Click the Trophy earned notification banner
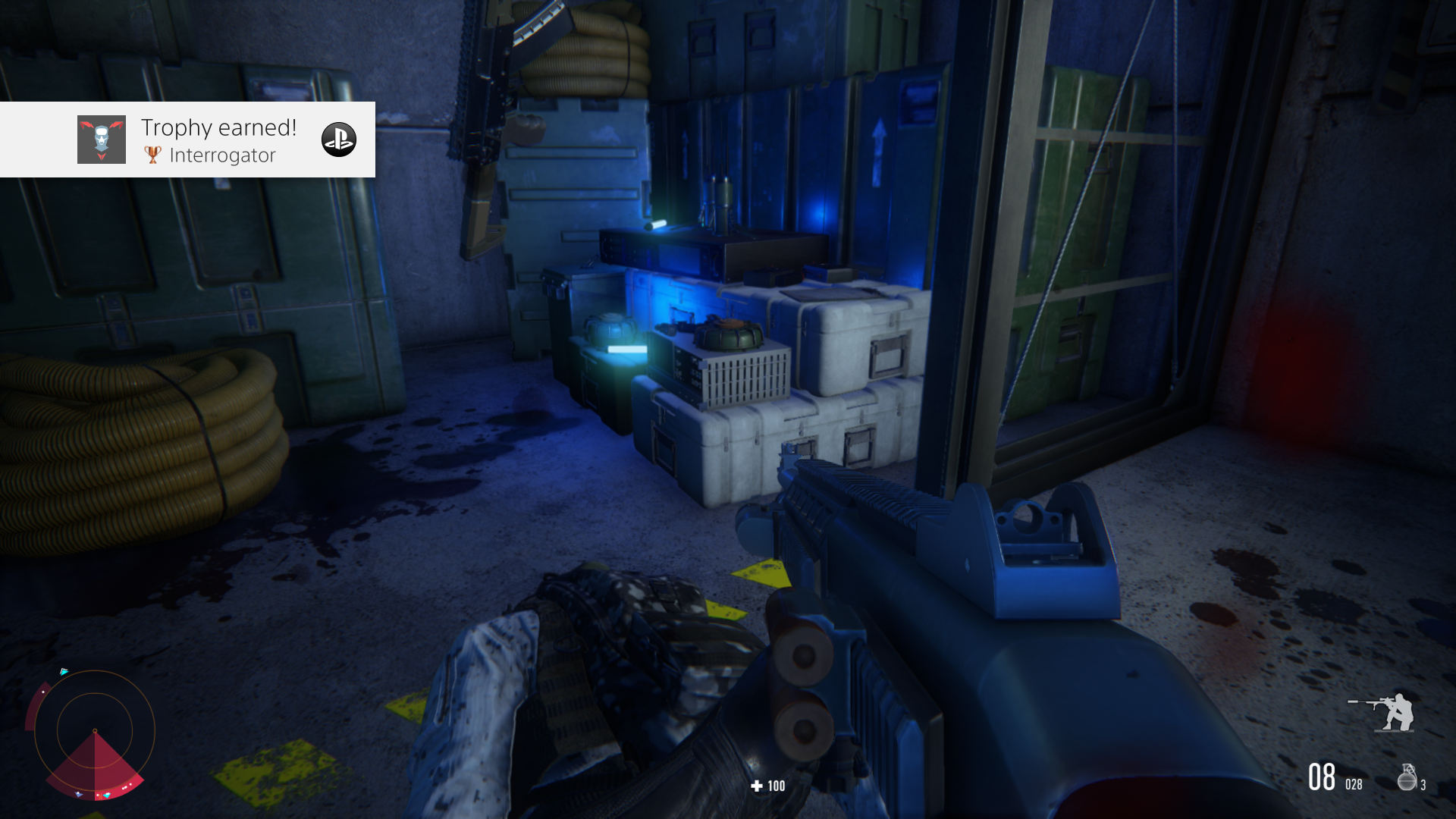Viewport: 1456px width, 819px height. click(188, 140)
